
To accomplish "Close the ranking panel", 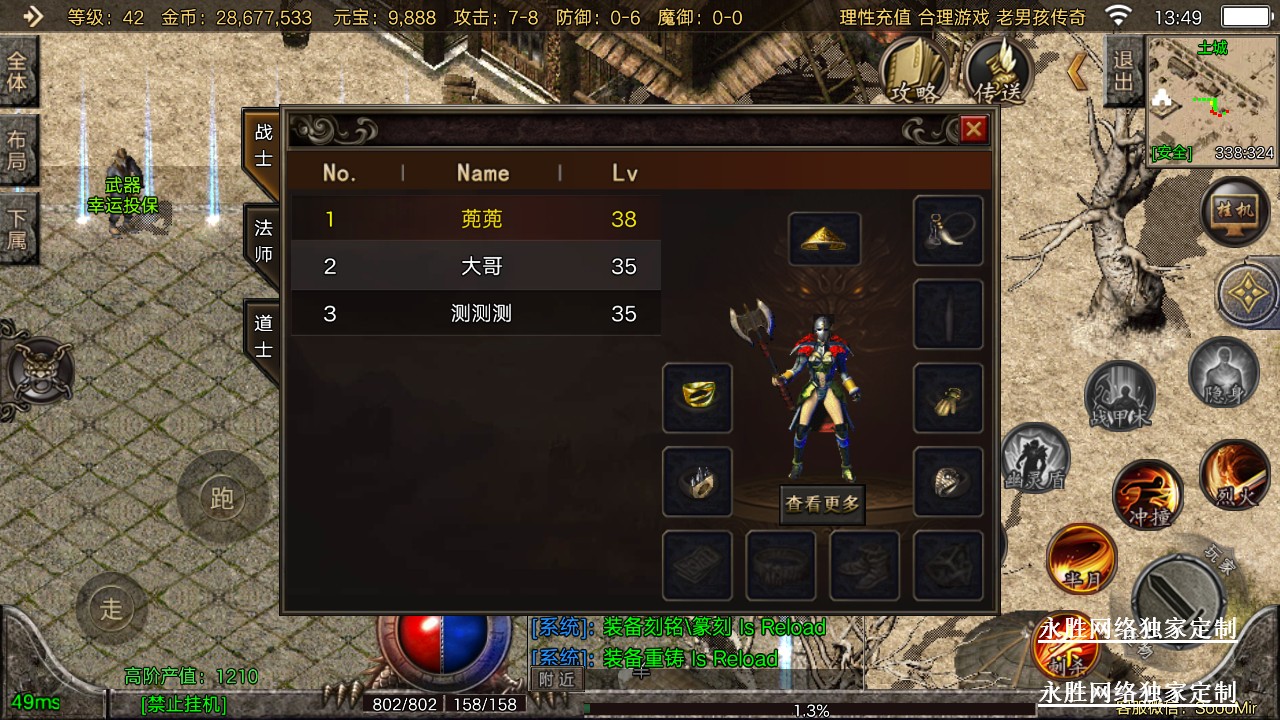I will coord(973,129).
